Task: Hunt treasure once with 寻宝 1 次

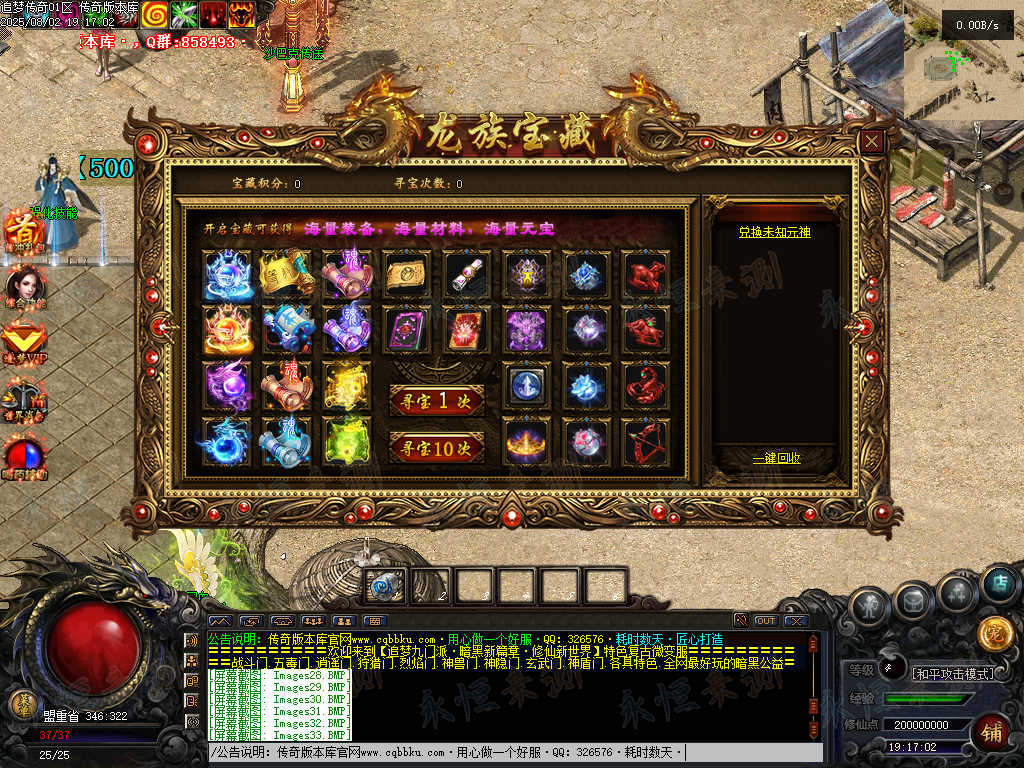Action: [437, 400]
